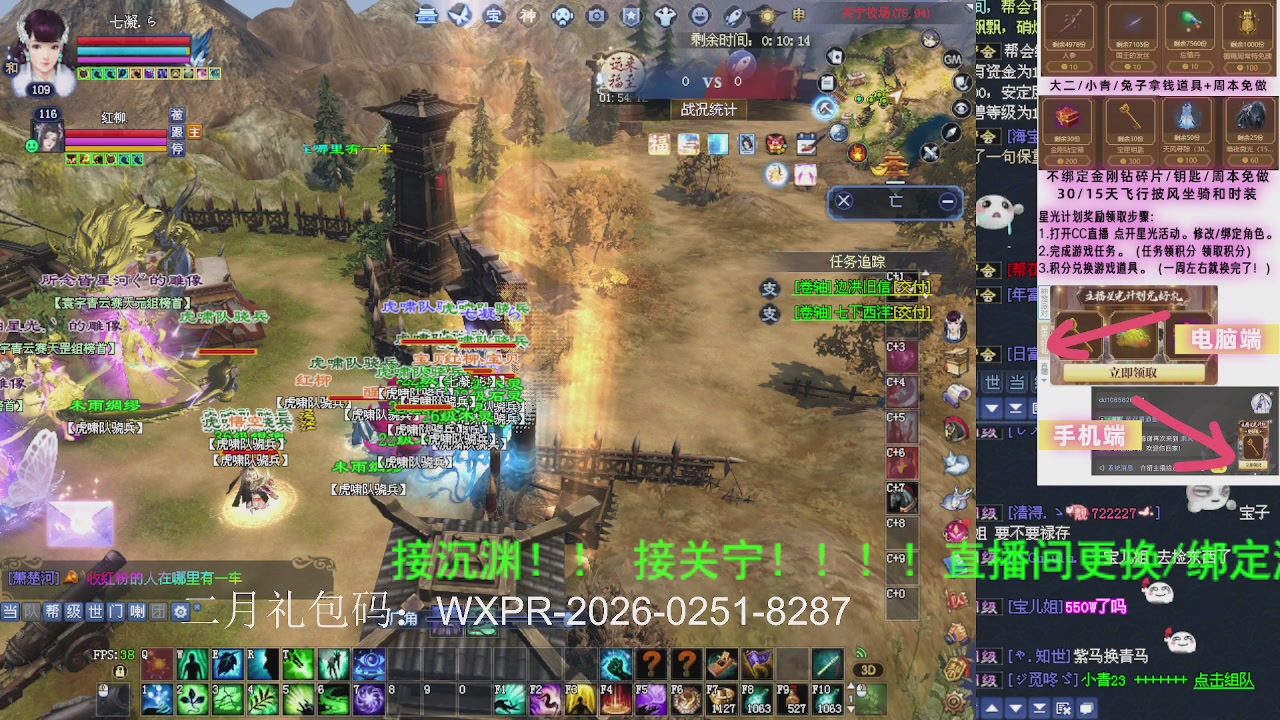Open the 宝 treasure icon in top bar
This screenshot has height=720, width=1280.
point(491,16)
